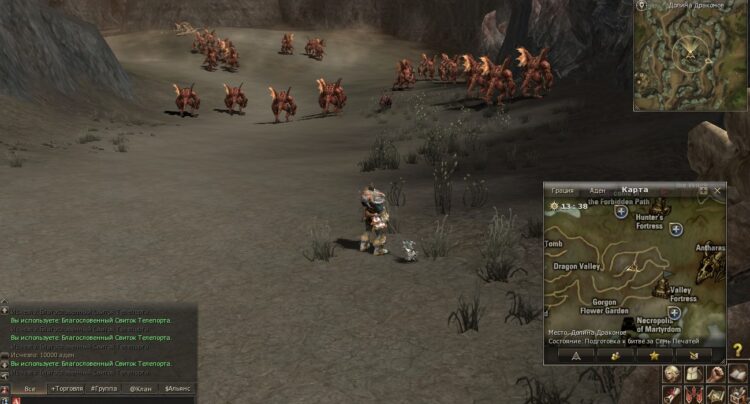This screenshot has height=404, width=750.
Task: Open the Все chat tab
Action: 29,387
